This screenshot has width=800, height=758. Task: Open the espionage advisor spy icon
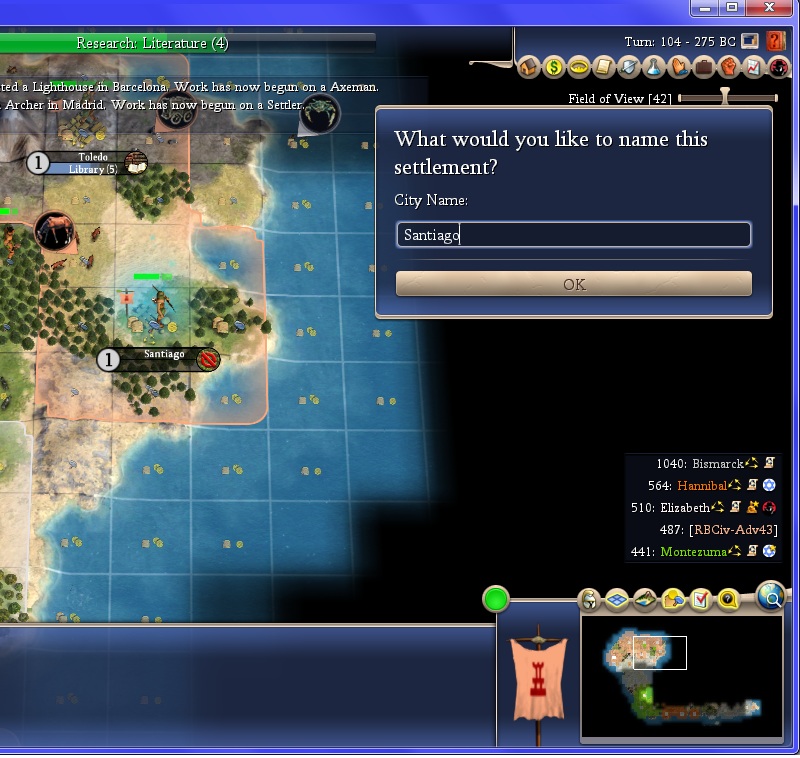[x=777, y=68]
